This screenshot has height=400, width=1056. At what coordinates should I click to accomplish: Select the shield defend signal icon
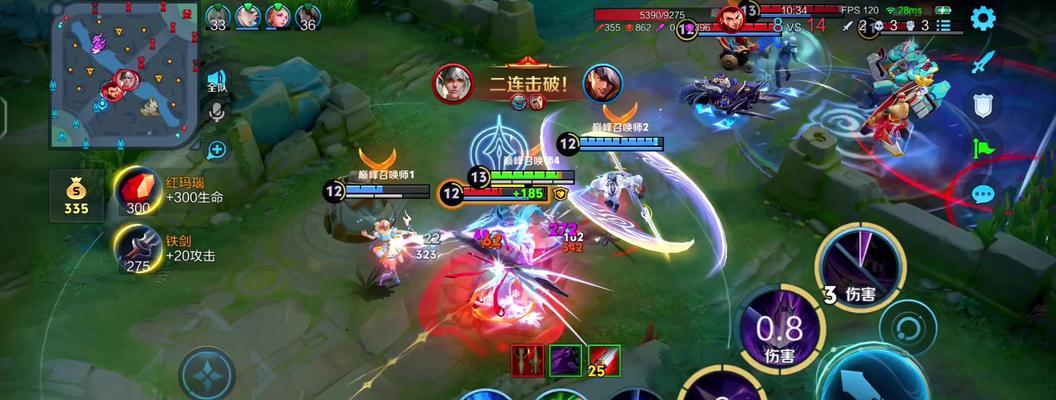point(983,105)
